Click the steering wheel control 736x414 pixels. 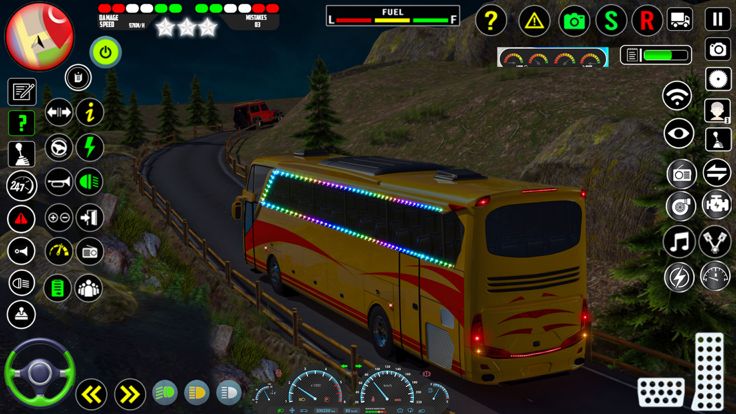point(40,374)
